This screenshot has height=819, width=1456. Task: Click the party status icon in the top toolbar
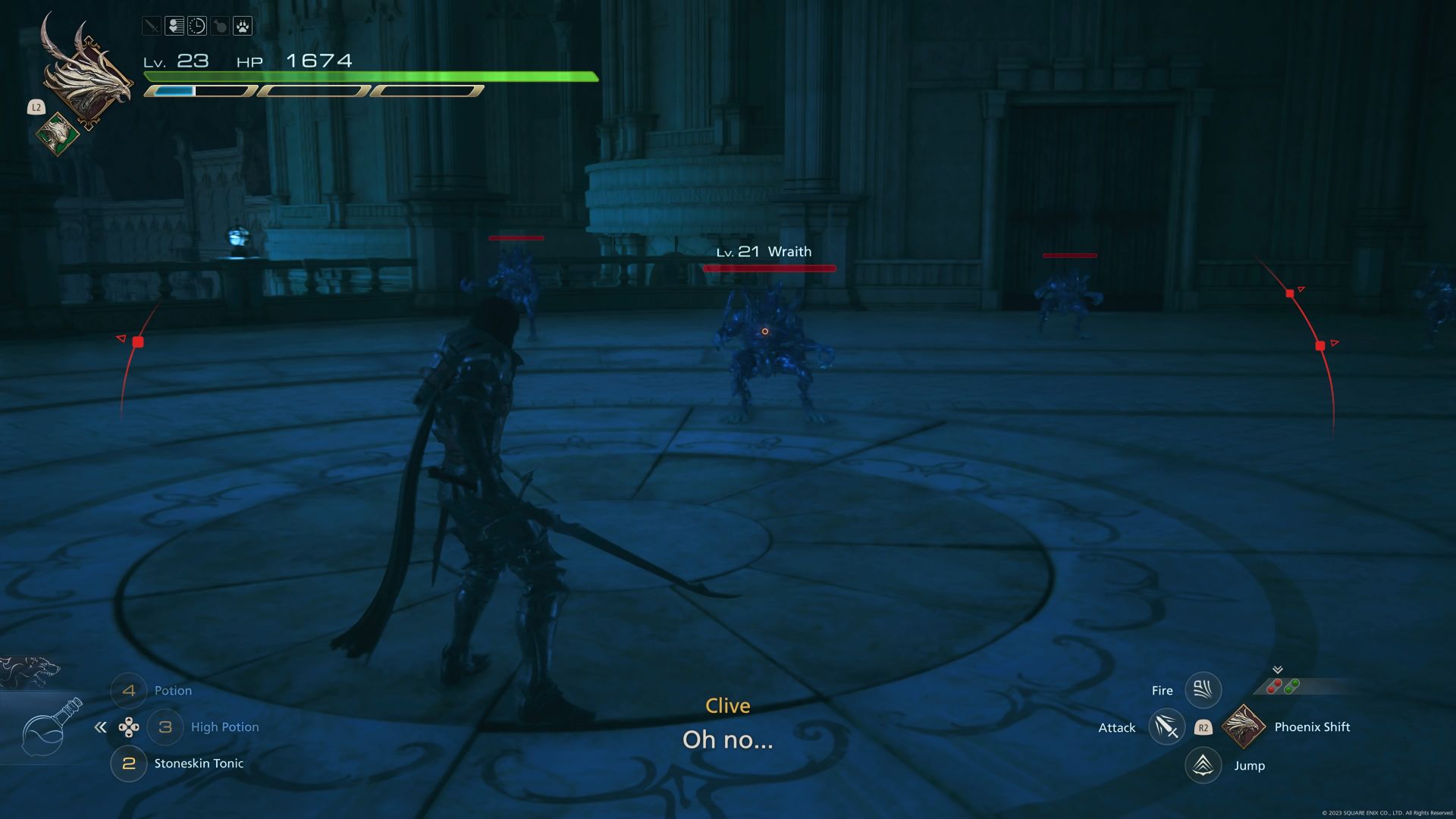[174, 25]
